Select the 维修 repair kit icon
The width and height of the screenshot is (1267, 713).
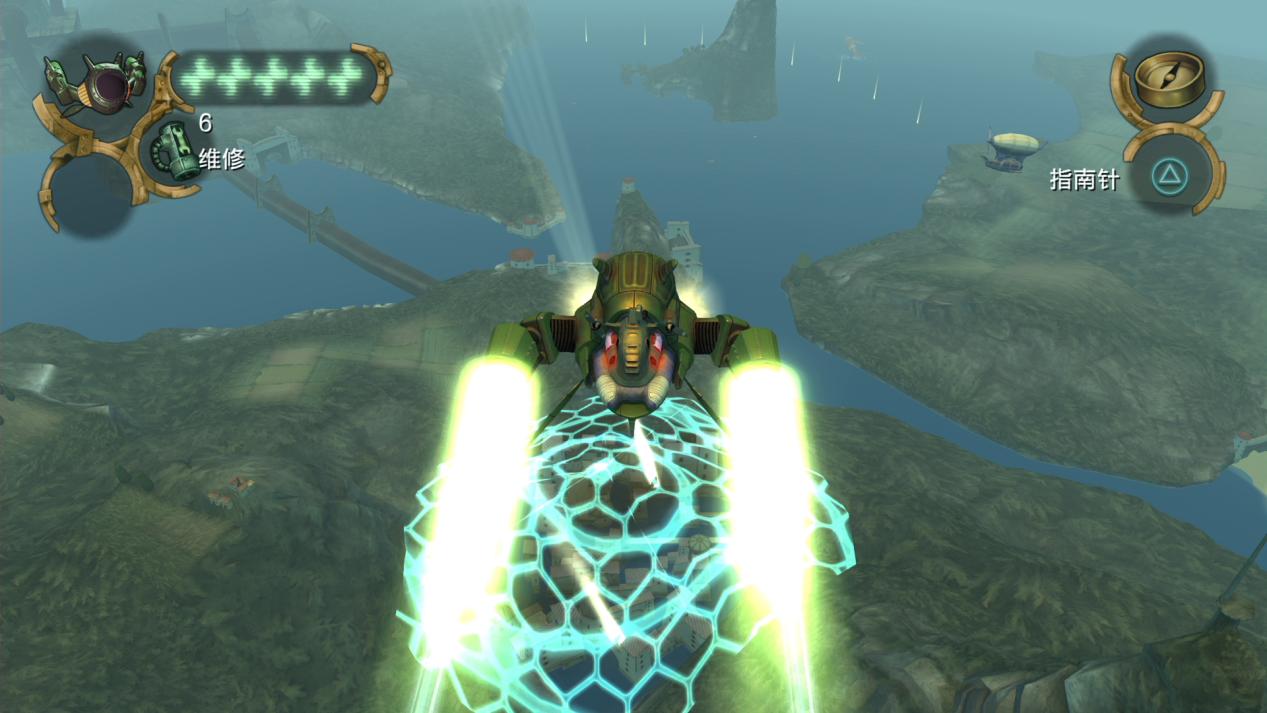pyautogui.click(x=174, y=152)
